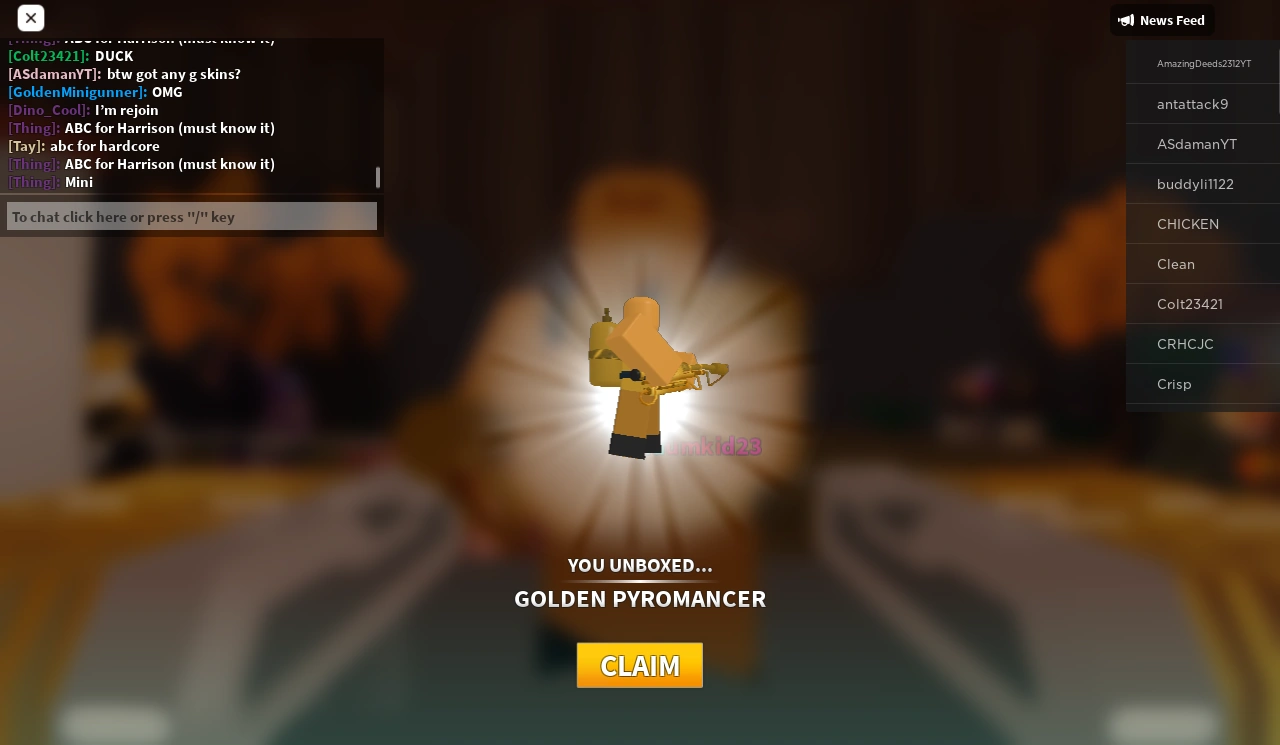The image size is (1280, 745).
Task: Click the [Colt23421] username in chat
Action: pyautogui.click(x=47, y=56)
